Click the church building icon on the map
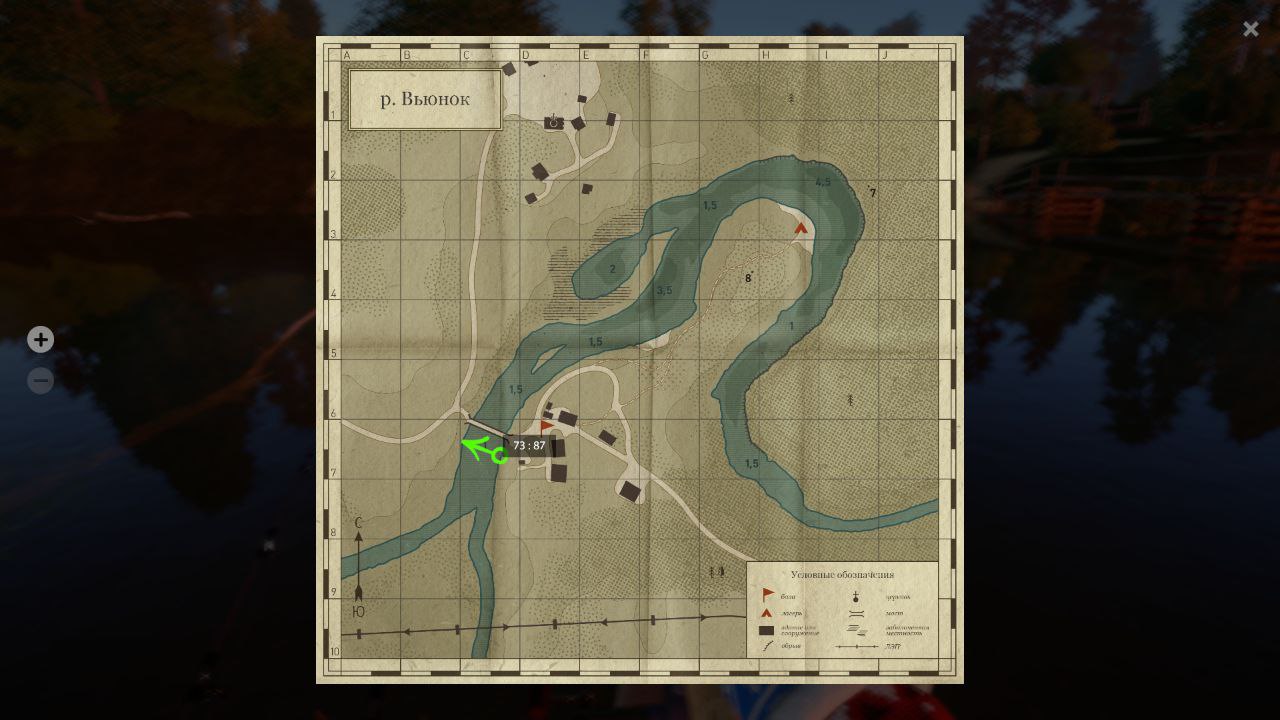 coord(554,122)
